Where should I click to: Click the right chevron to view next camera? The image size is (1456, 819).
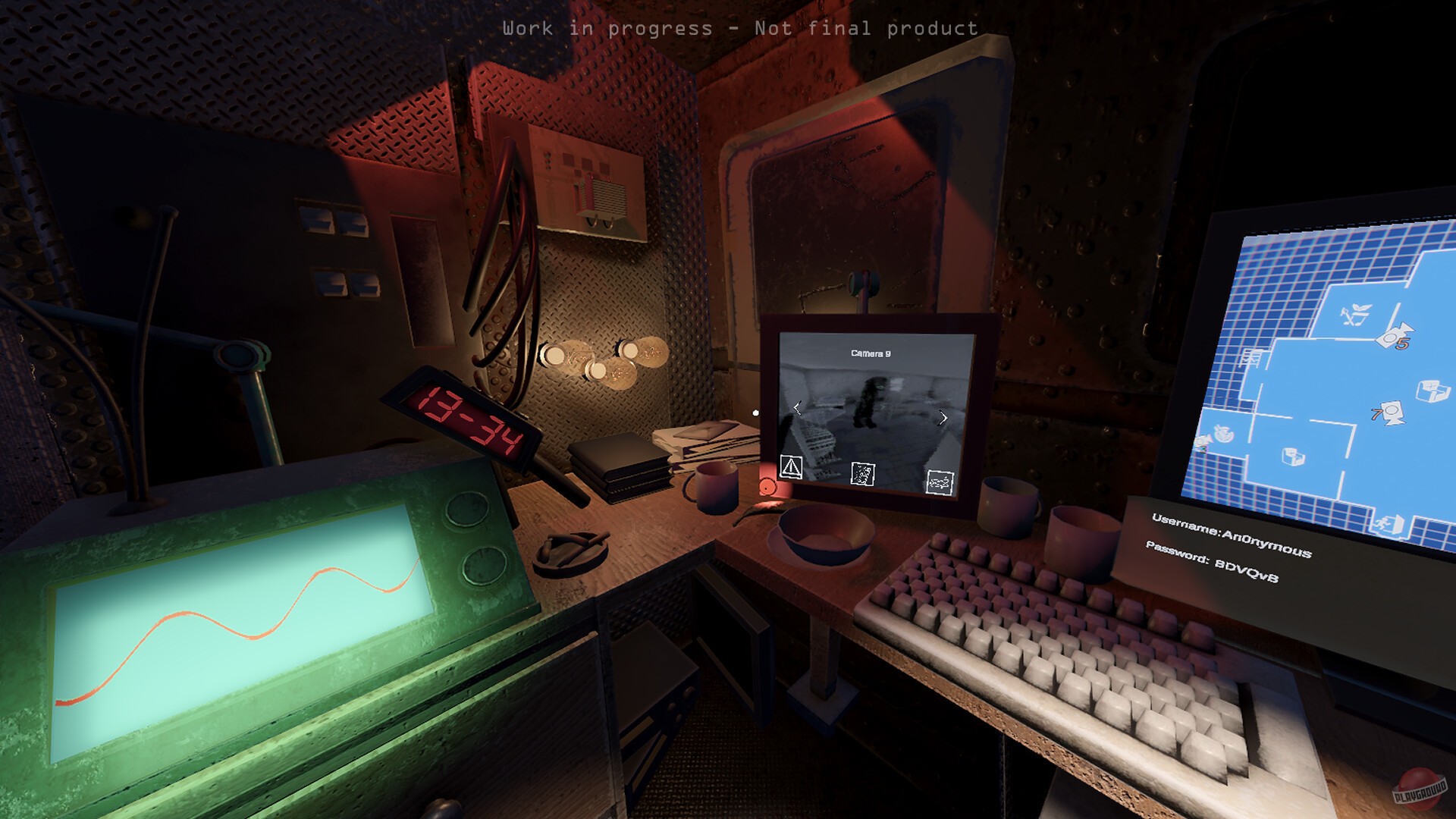point(942,418)
